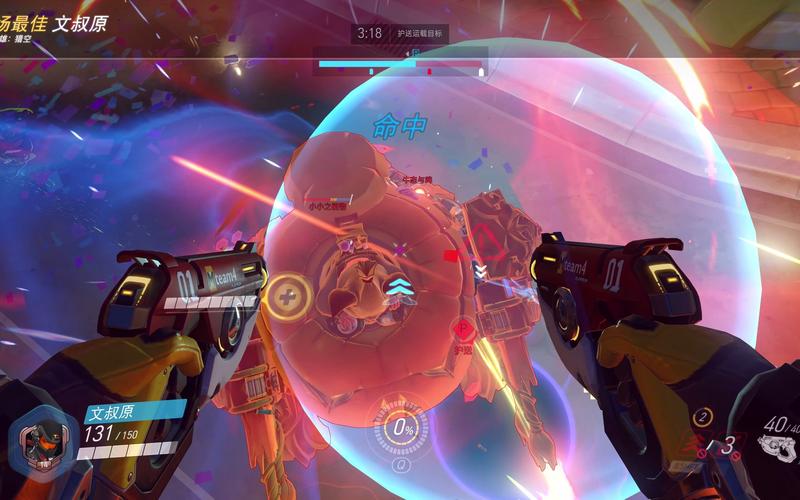Click the Tracer hero portrait
This screenshot has width=800, height=500.
tap(42, 439)
